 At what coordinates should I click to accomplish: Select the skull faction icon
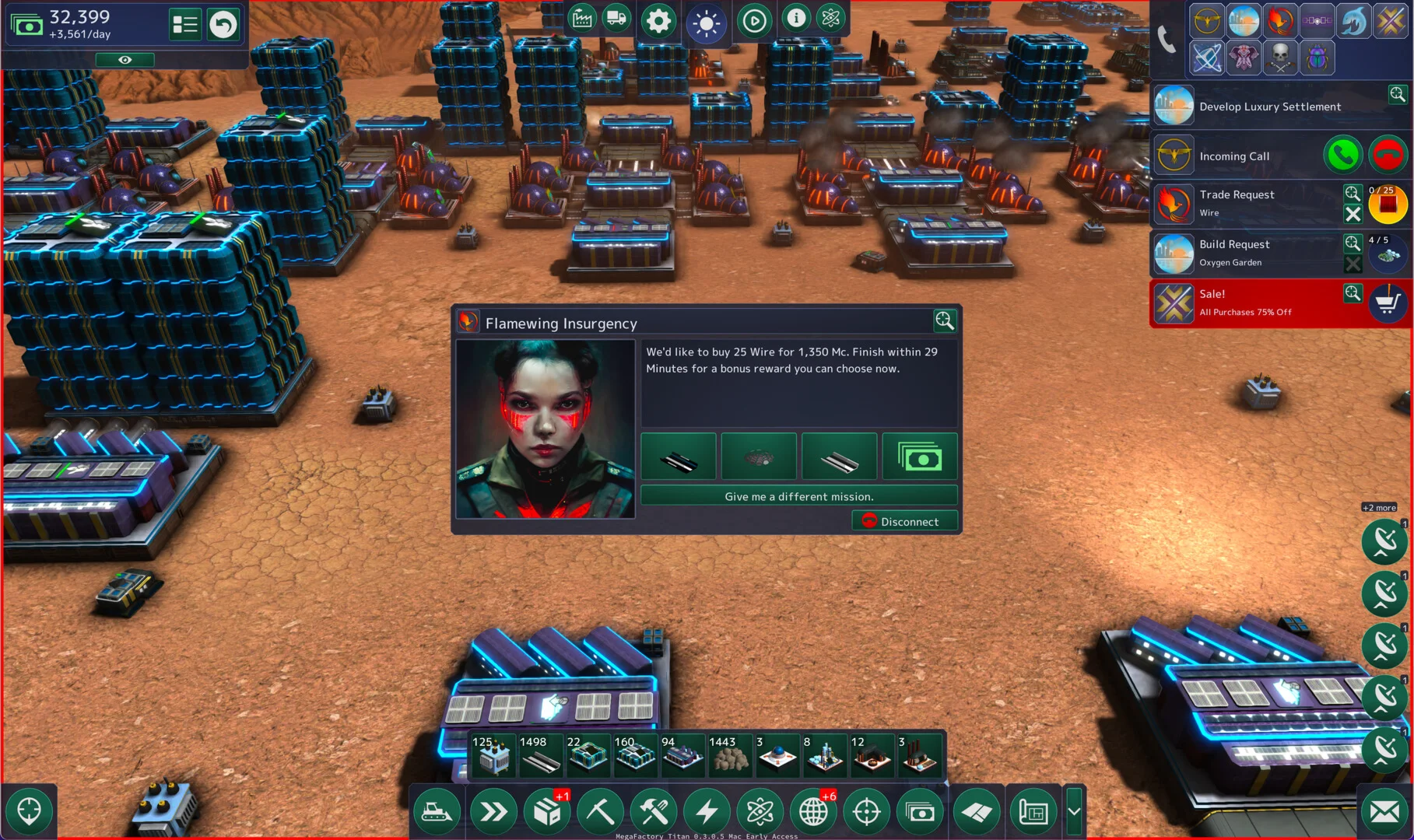coord(1280,57)
